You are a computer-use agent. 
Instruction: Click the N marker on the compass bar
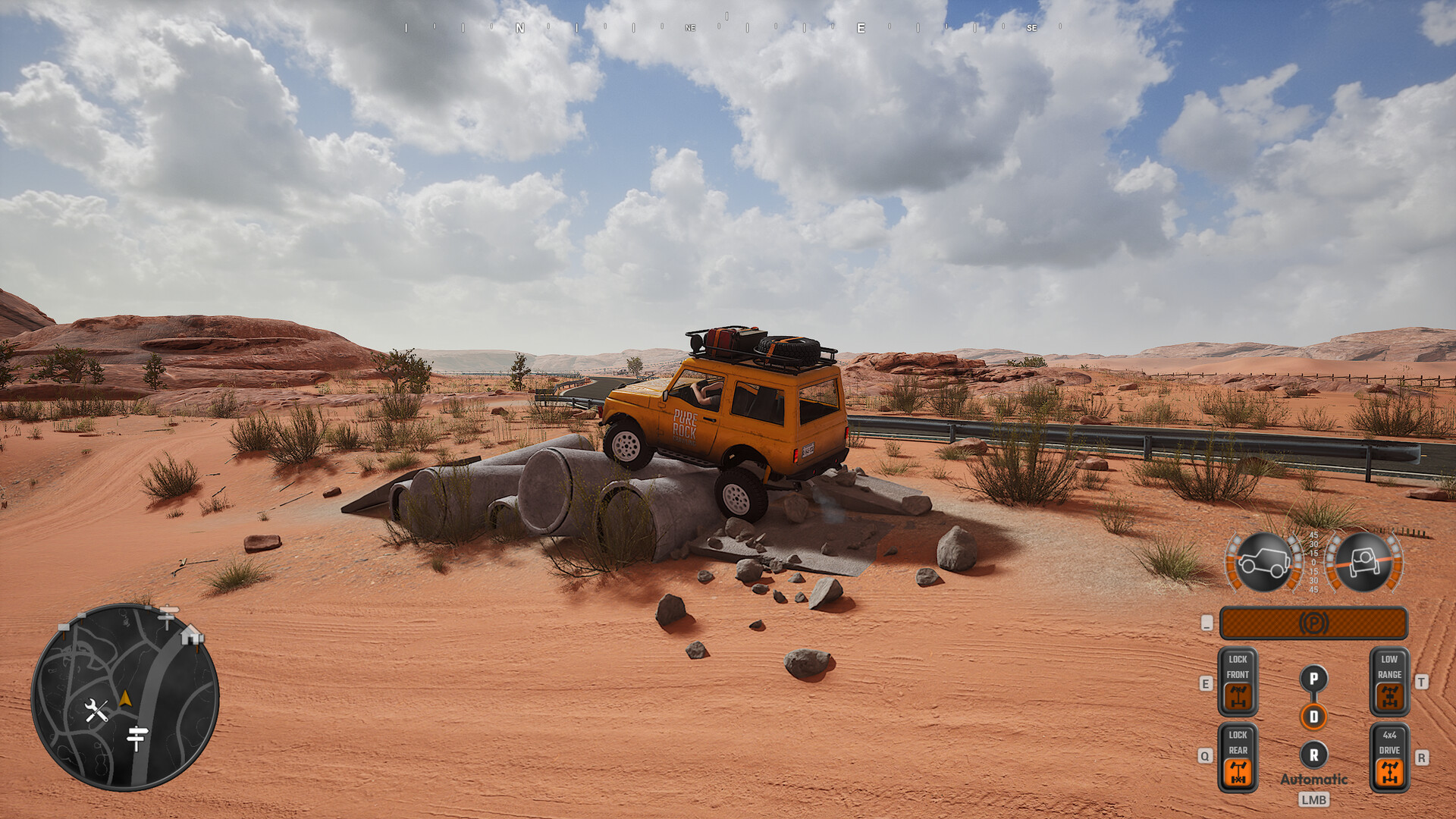(x=519, y=27)
